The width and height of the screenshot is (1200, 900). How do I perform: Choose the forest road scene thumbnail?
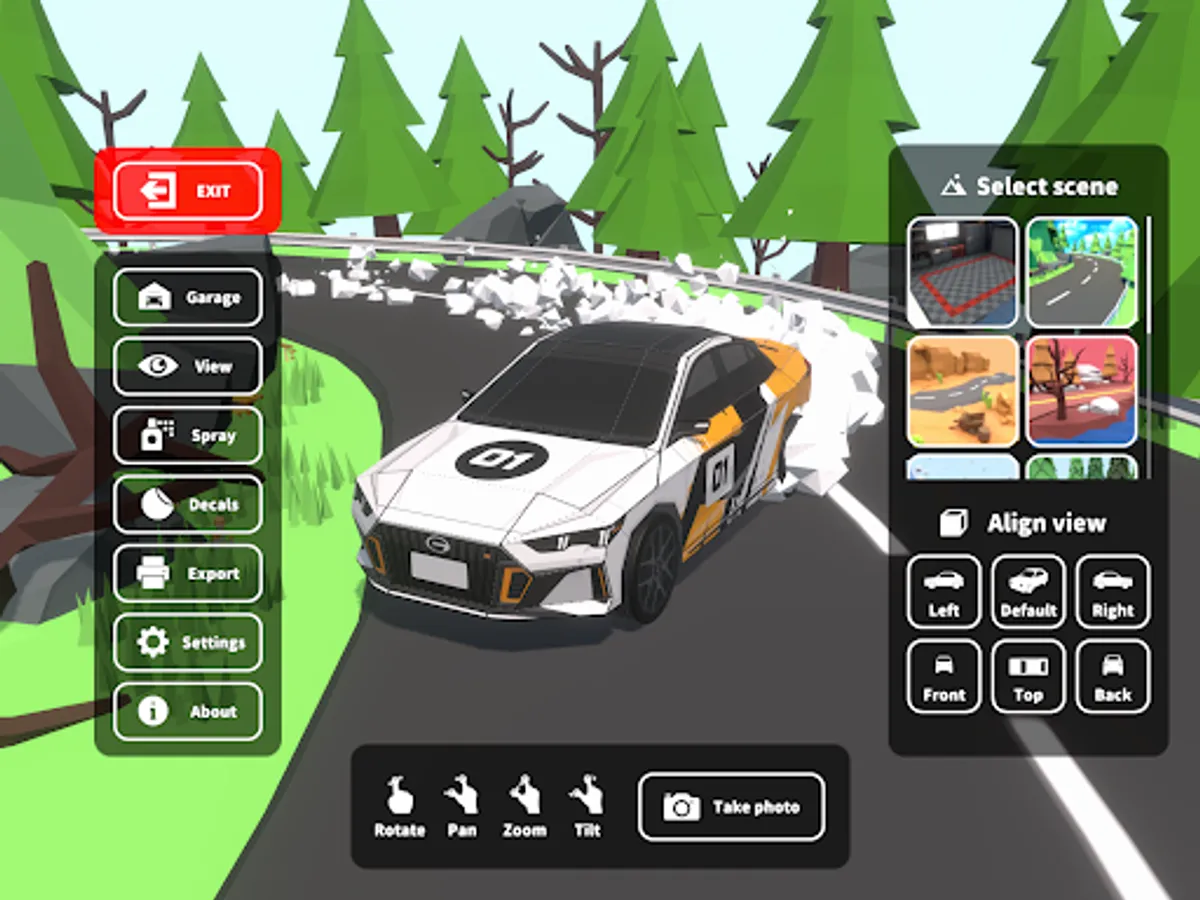(x=1082, y=272)
